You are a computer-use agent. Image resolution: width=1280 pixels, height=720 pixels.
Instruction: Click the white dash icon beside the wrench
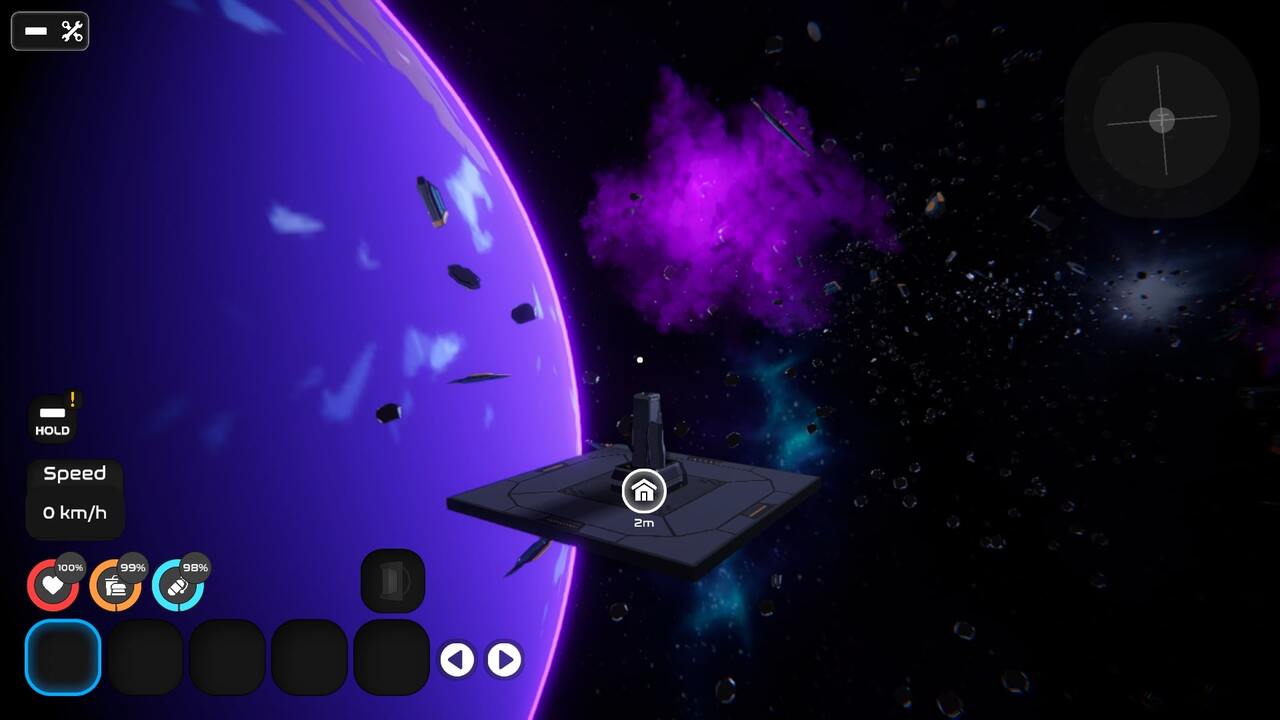point(36,31)
